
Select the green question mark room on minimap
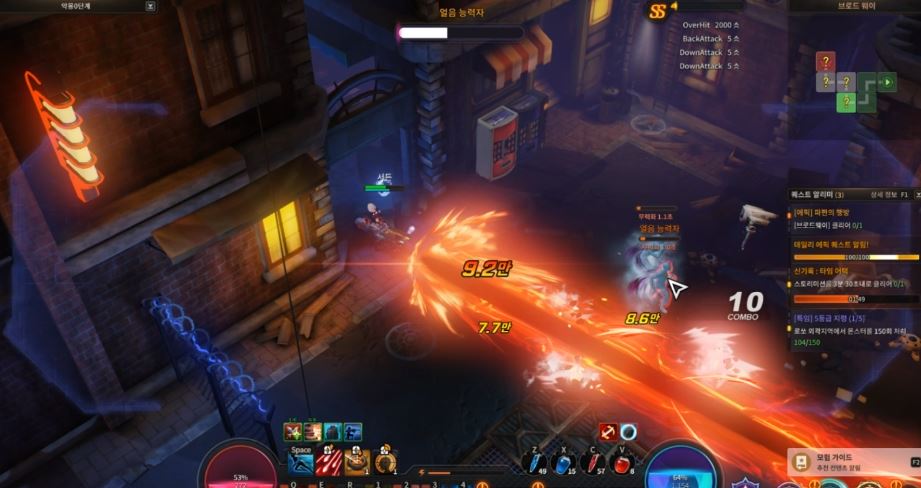(846, 101)
